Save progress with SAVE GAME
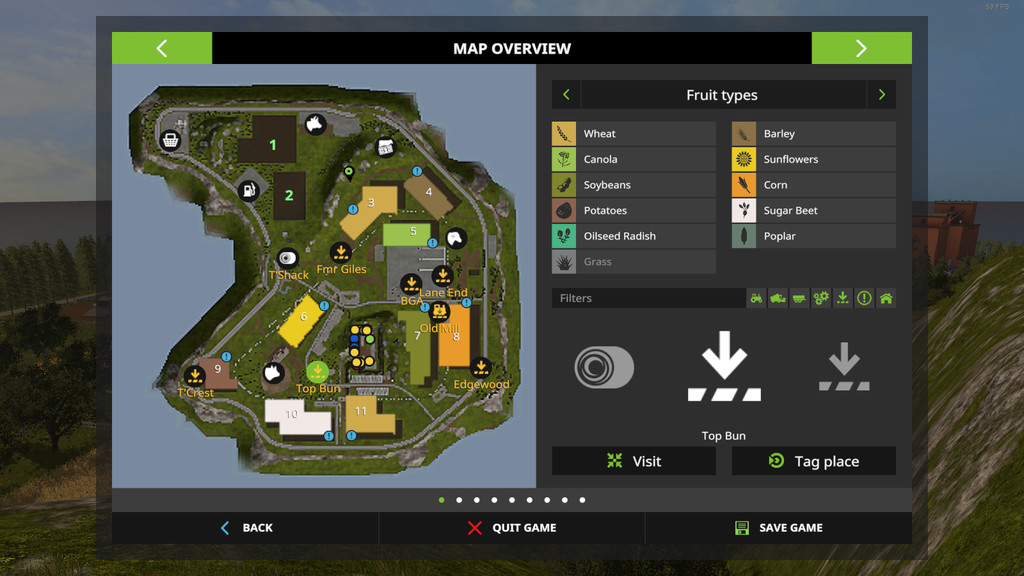 [778, 528]
